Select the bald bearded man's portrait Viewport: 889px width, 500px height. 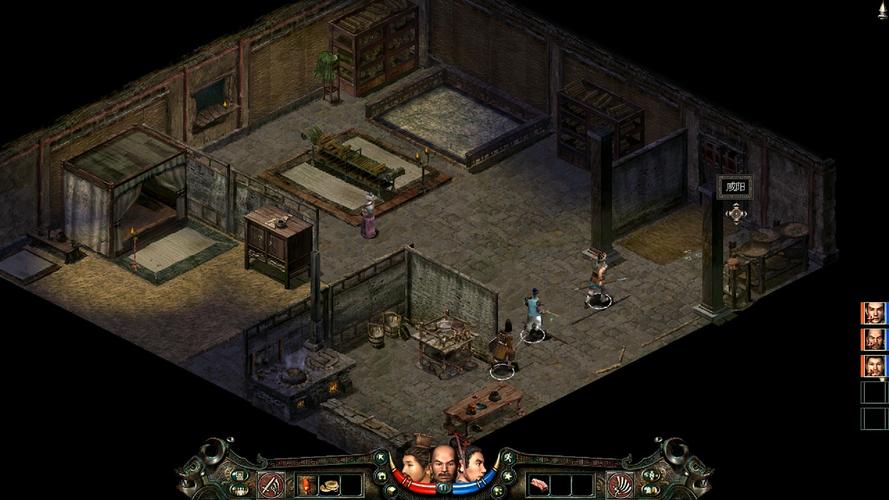(x=443, y=464)
